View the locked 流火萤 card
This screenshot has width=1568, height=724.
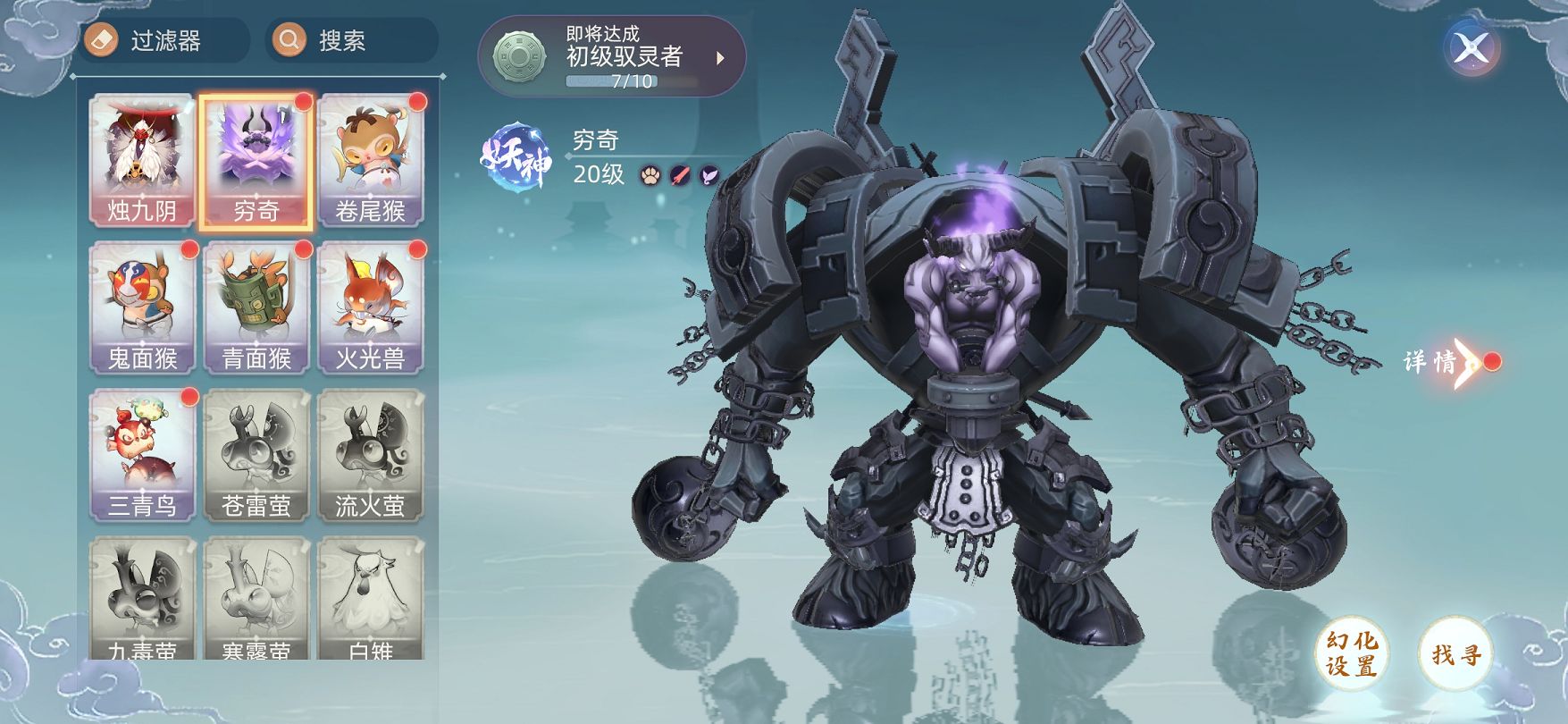tap(371, 456)
